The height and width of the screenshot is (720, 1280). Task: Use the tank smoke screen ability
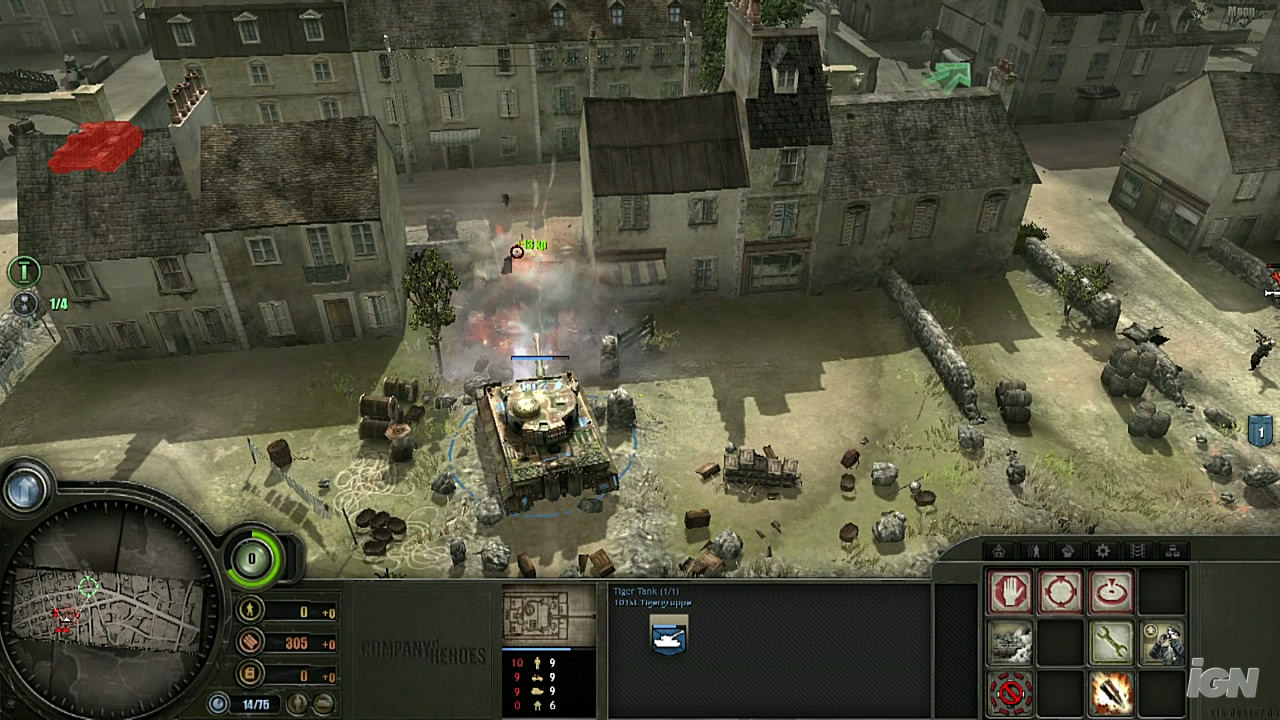(1010, 642)
